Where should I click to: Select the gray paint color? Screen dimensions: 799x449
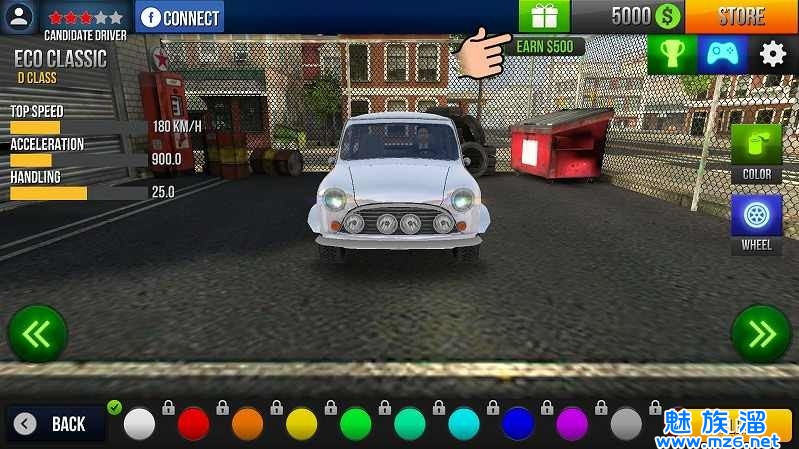626,424
